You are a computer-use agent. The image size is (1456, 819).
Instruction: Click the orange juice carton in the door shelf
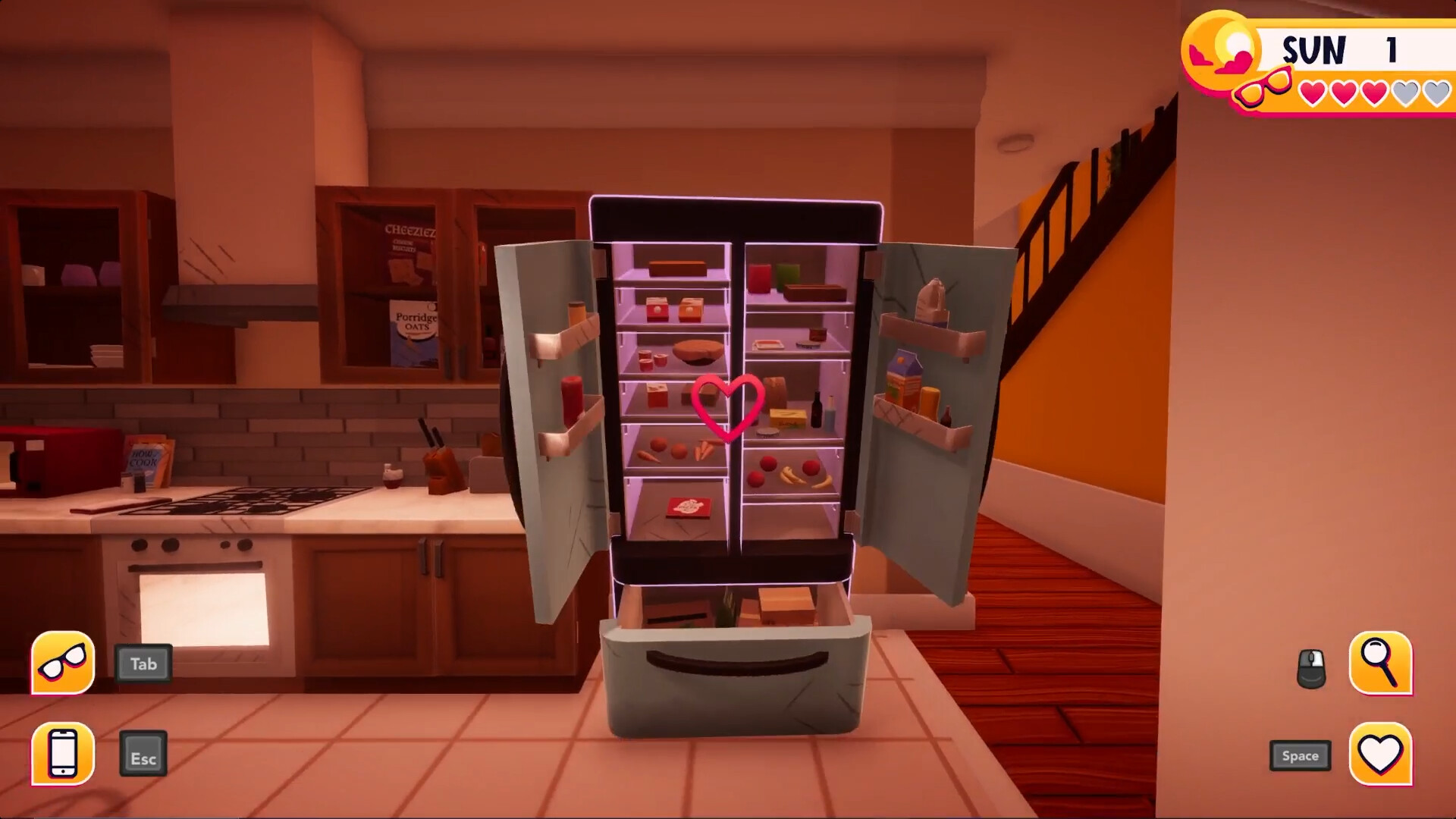click(904, 379)
